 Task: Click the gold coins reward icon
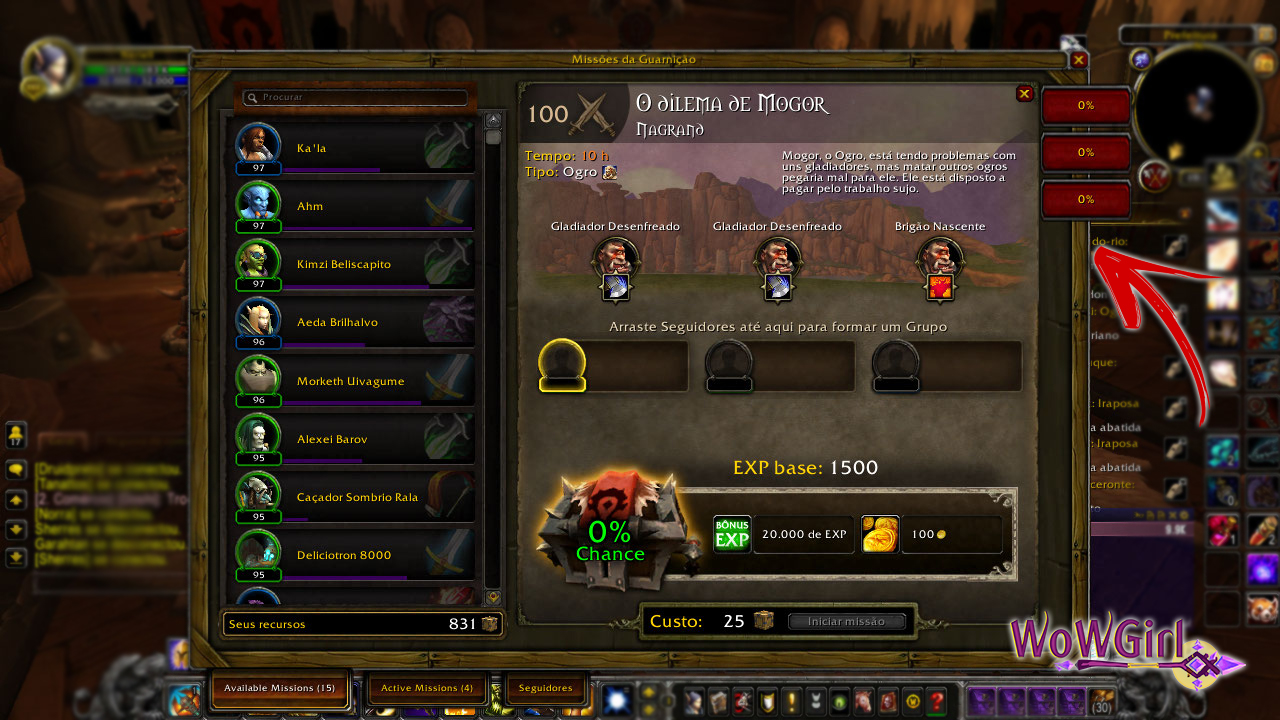coord(880,535)
